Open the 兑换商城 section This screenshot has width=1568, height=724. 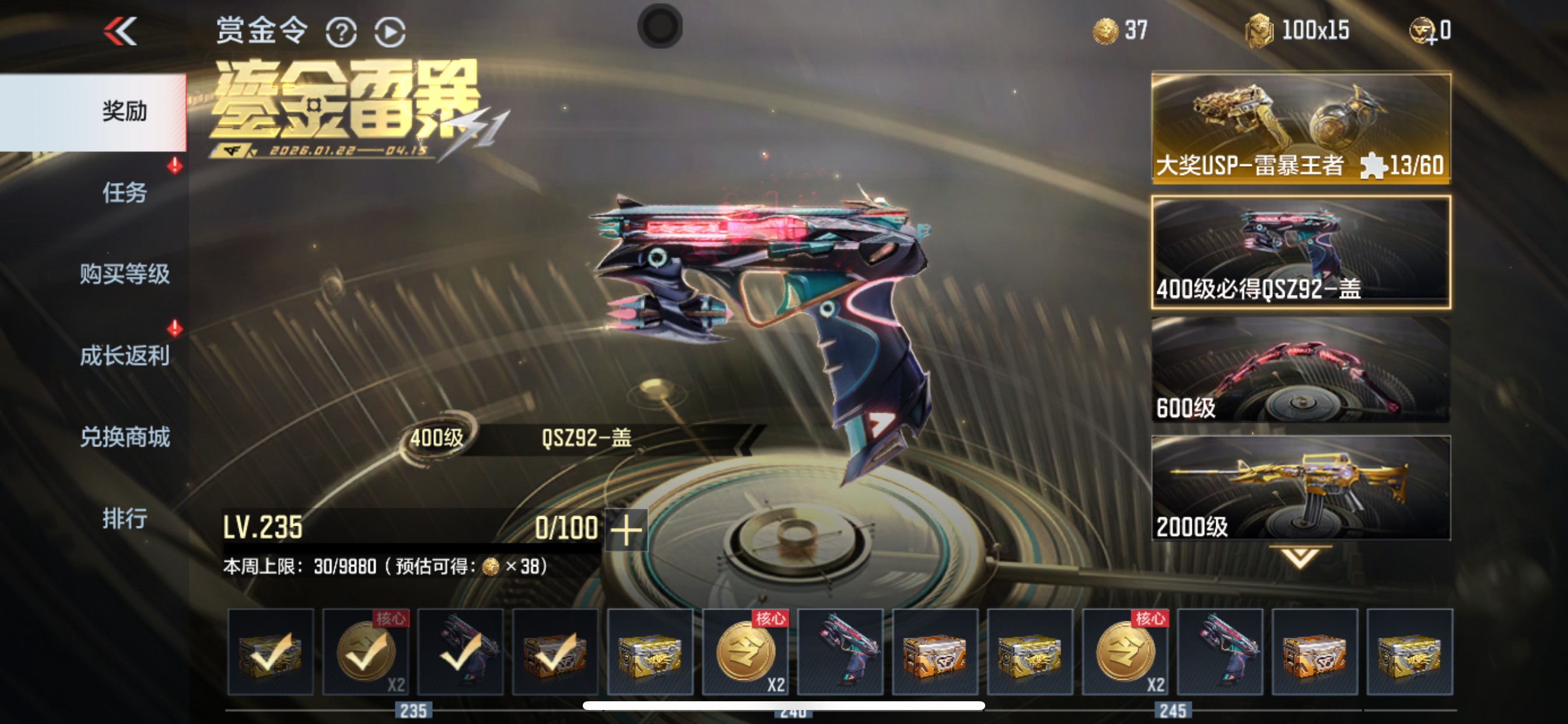coord(124,437)
